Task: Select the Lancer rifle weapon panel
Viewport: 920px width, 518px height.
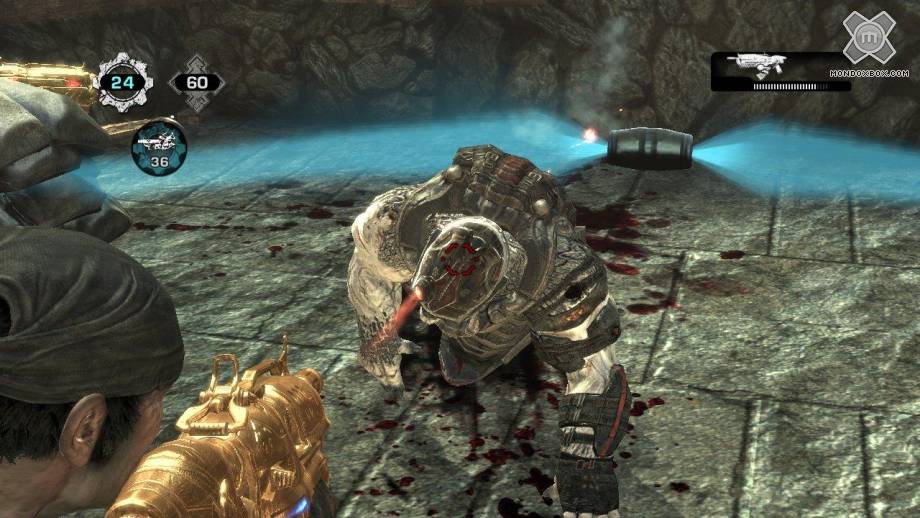Action: tap(780, 71)
